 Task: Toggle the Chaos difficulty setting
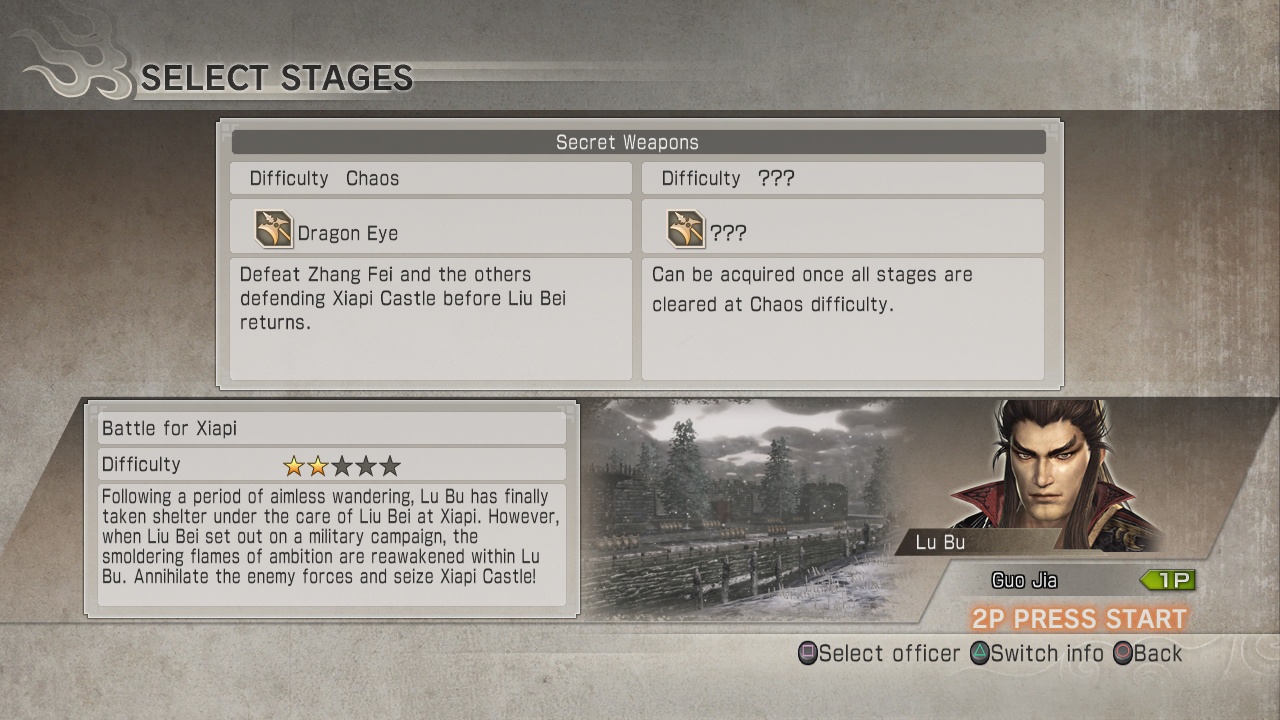pos(430,178)
